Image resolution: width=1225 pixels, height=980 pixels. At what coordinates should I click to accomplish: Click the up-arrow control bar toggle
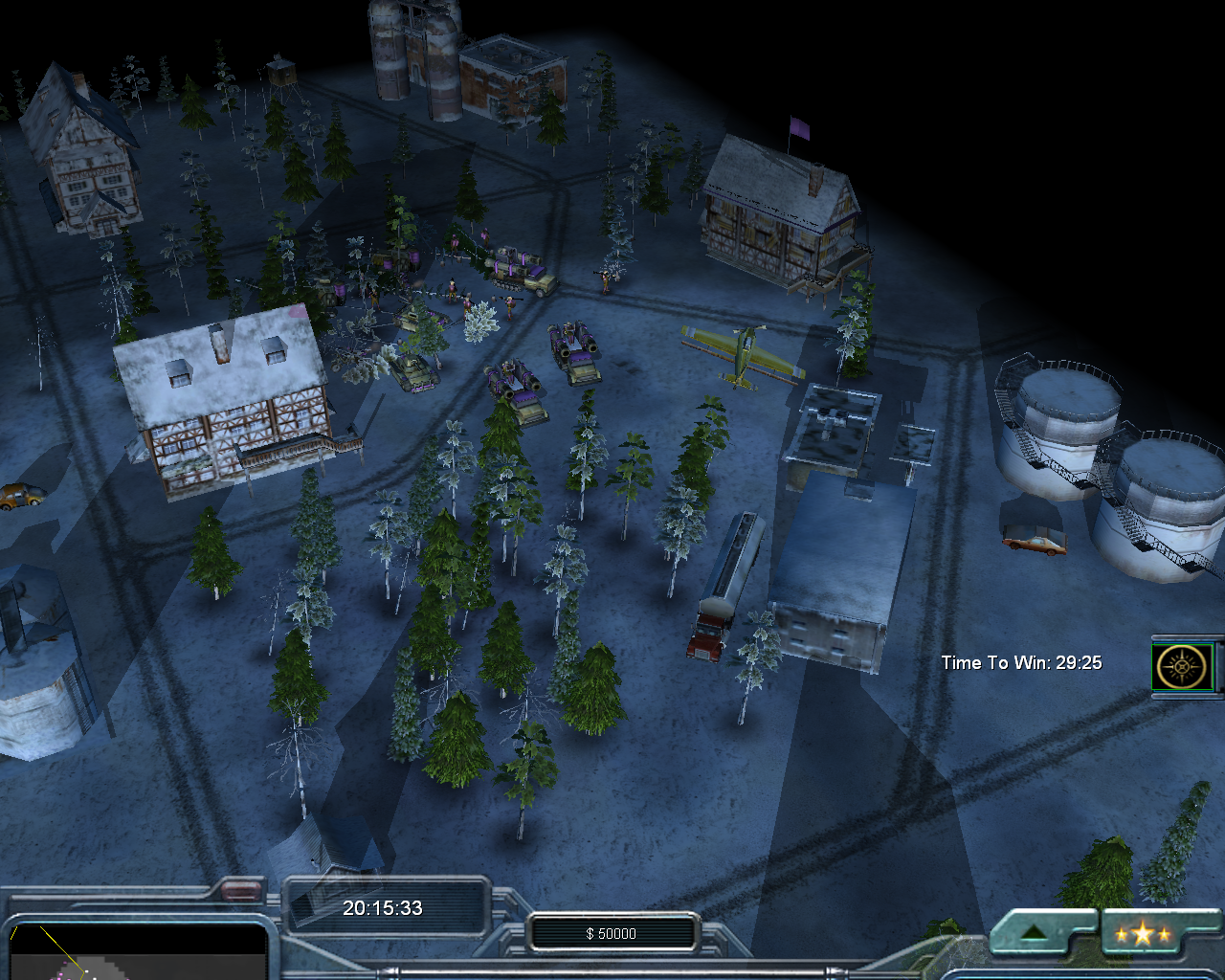point(1034,934)
